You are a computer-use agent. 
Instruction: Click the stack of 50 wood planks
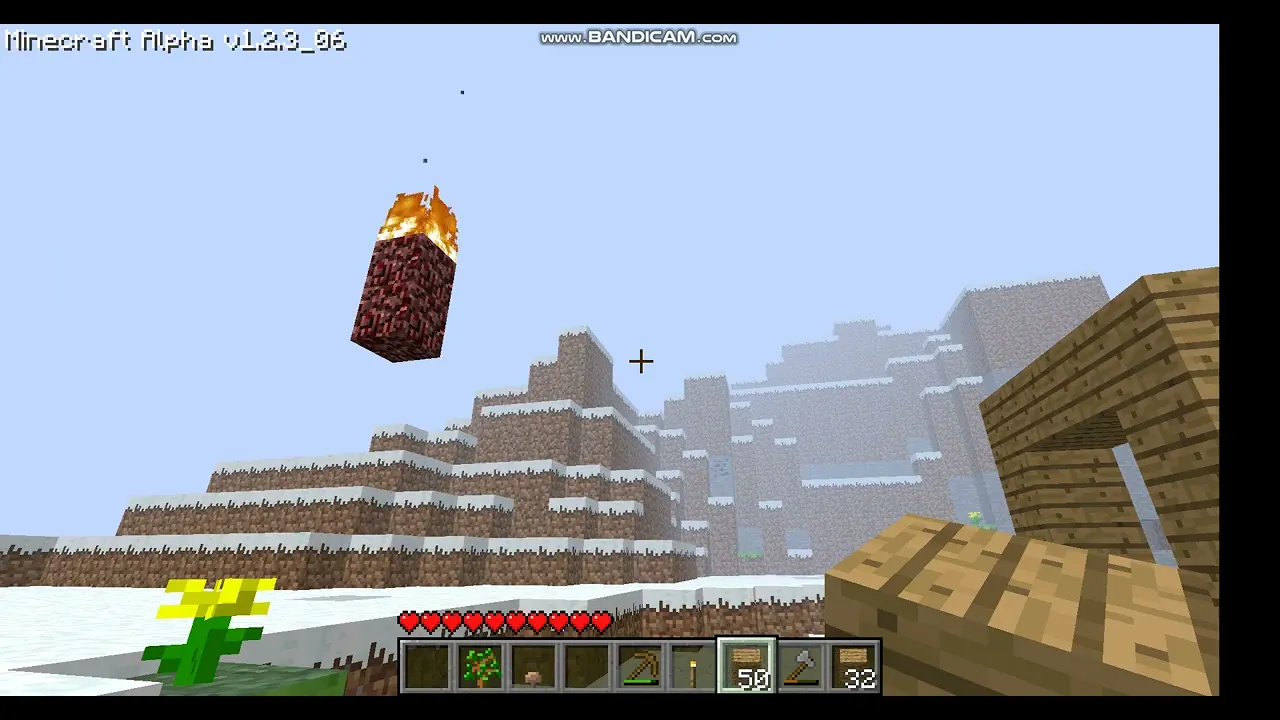point(747,667)
